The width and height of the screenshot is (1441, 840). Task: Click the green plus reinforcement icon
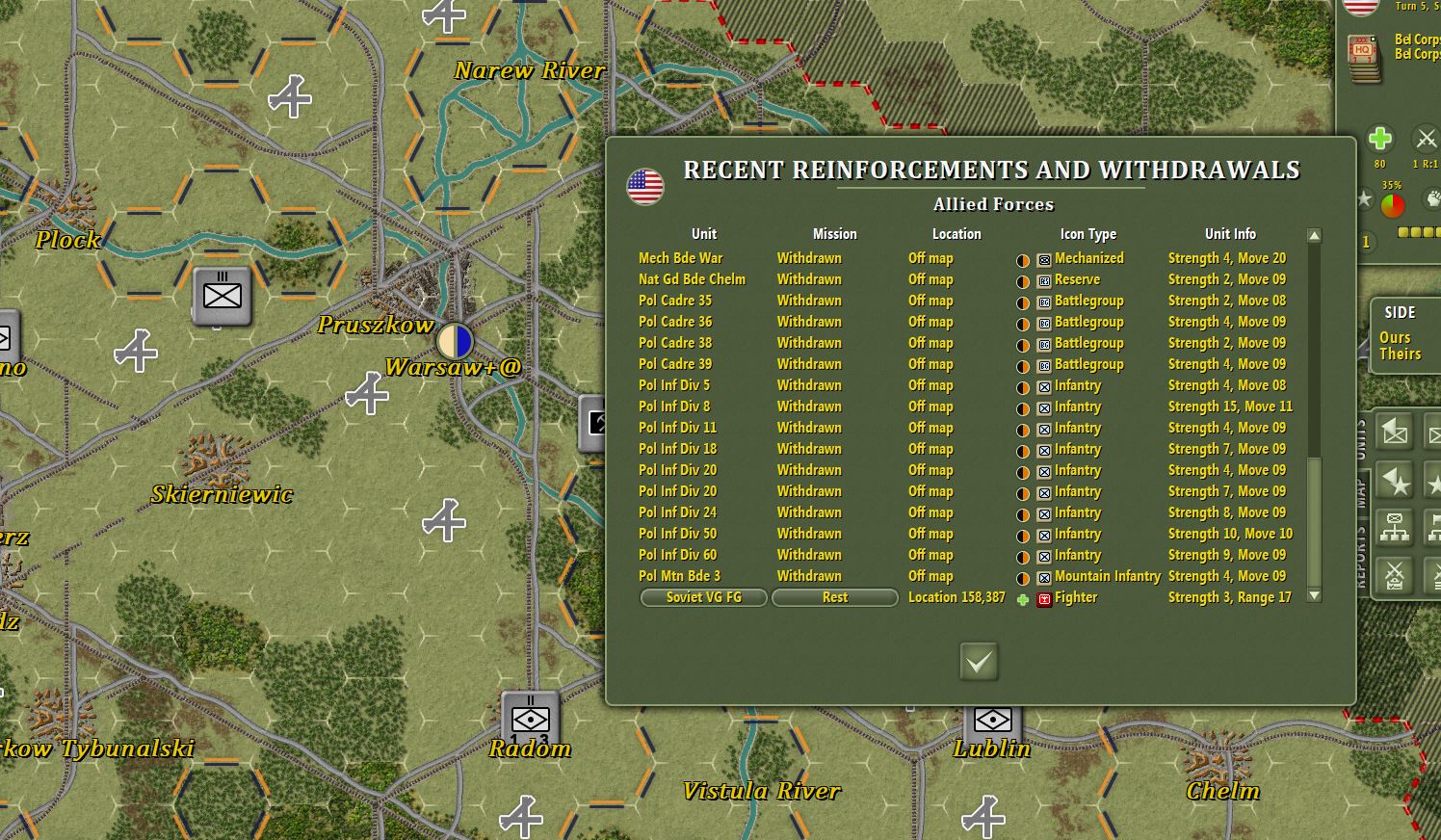[x=1379, y=138]
